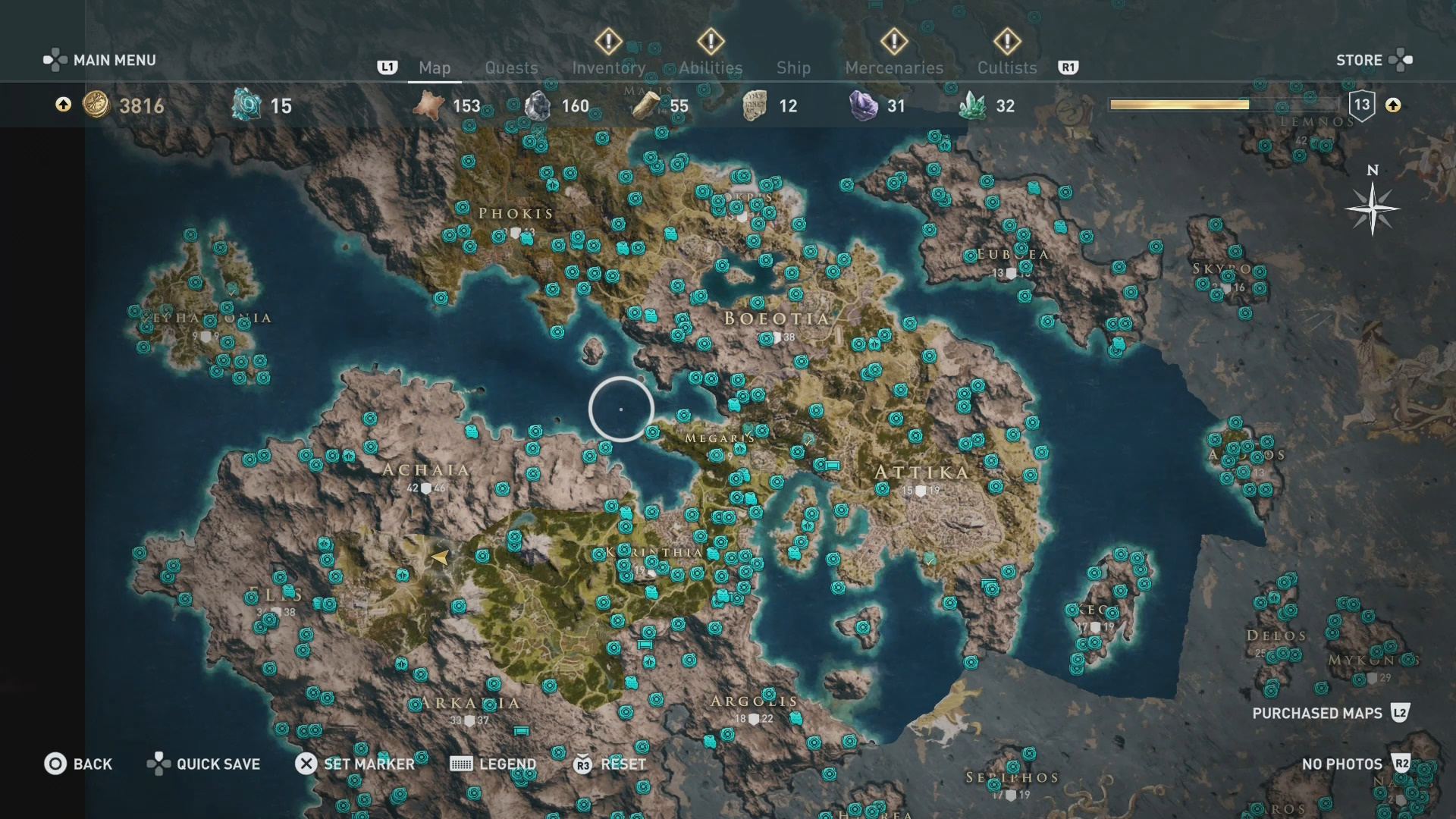Switch to the Quests tab
Screen dimensions: 1456x819
pos(511,67)
